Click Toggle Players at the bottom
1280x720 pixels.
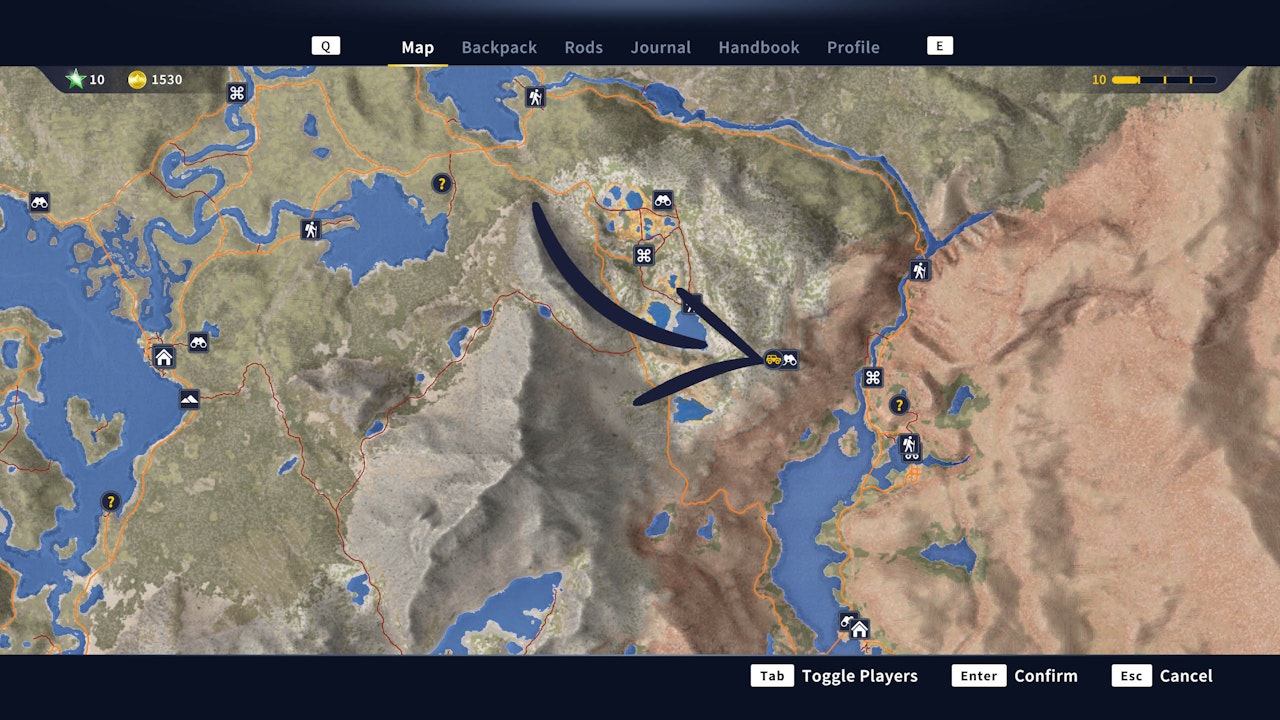click(x=858, y=675)
